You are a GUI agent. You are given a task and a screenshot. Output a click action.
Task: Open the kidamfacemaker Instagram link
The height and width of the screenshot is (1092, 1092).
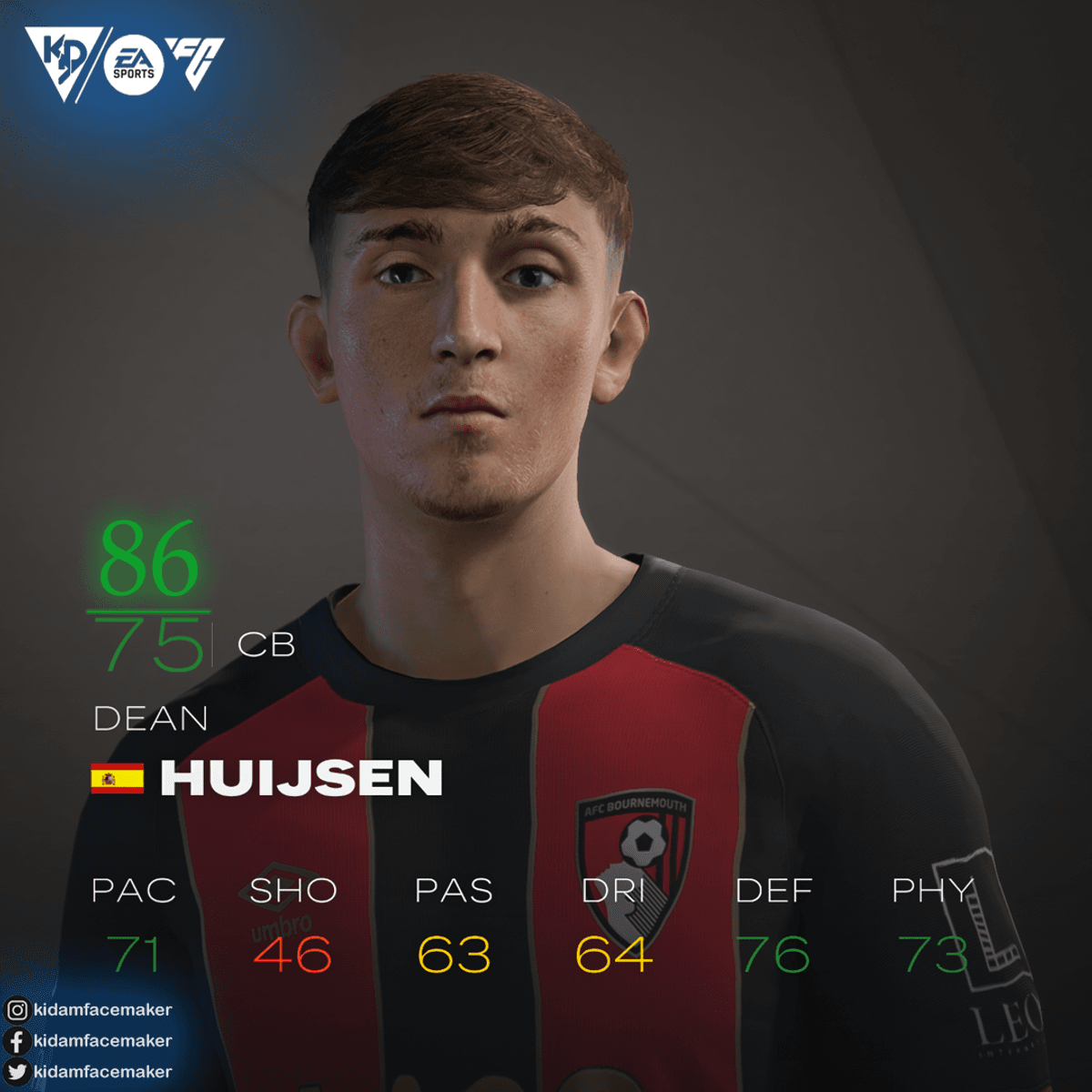point(89,1009)
